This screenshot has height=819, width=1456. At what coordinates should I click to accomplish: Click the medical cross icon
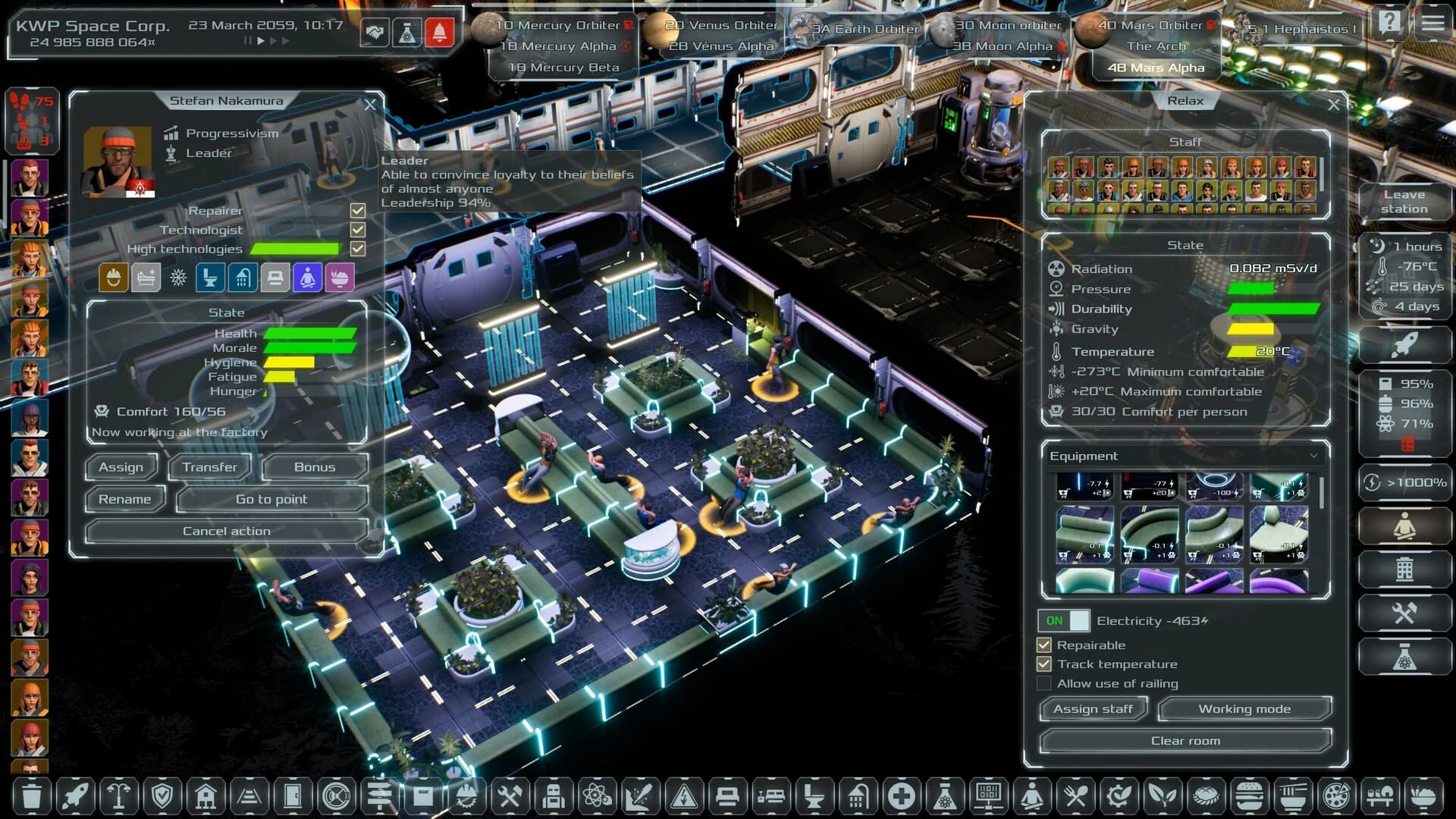902,796
